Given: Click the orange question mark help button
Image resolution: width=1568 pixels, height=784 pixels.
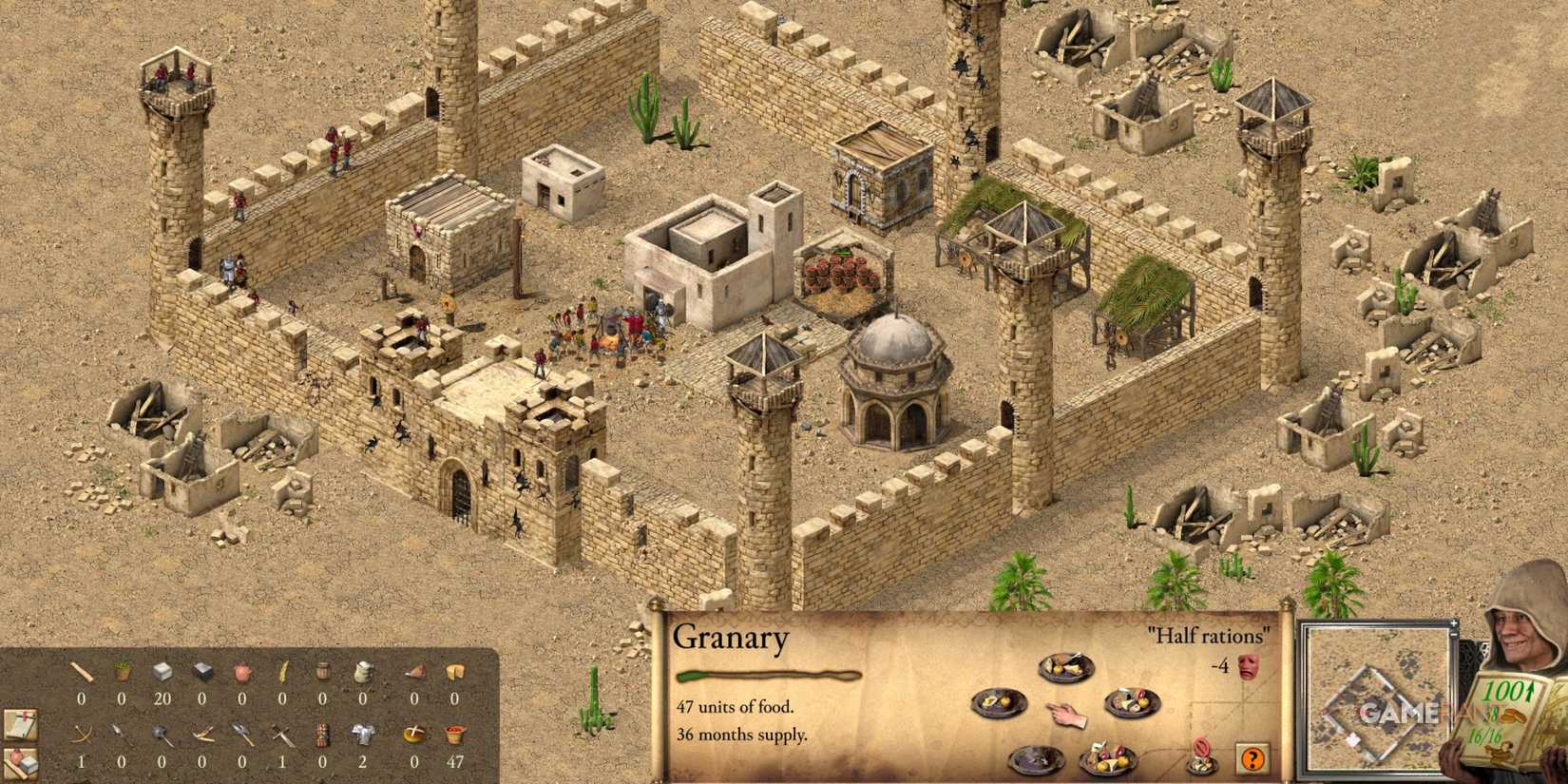Looking at the screenshot, I should click(x=1252, y=758).
